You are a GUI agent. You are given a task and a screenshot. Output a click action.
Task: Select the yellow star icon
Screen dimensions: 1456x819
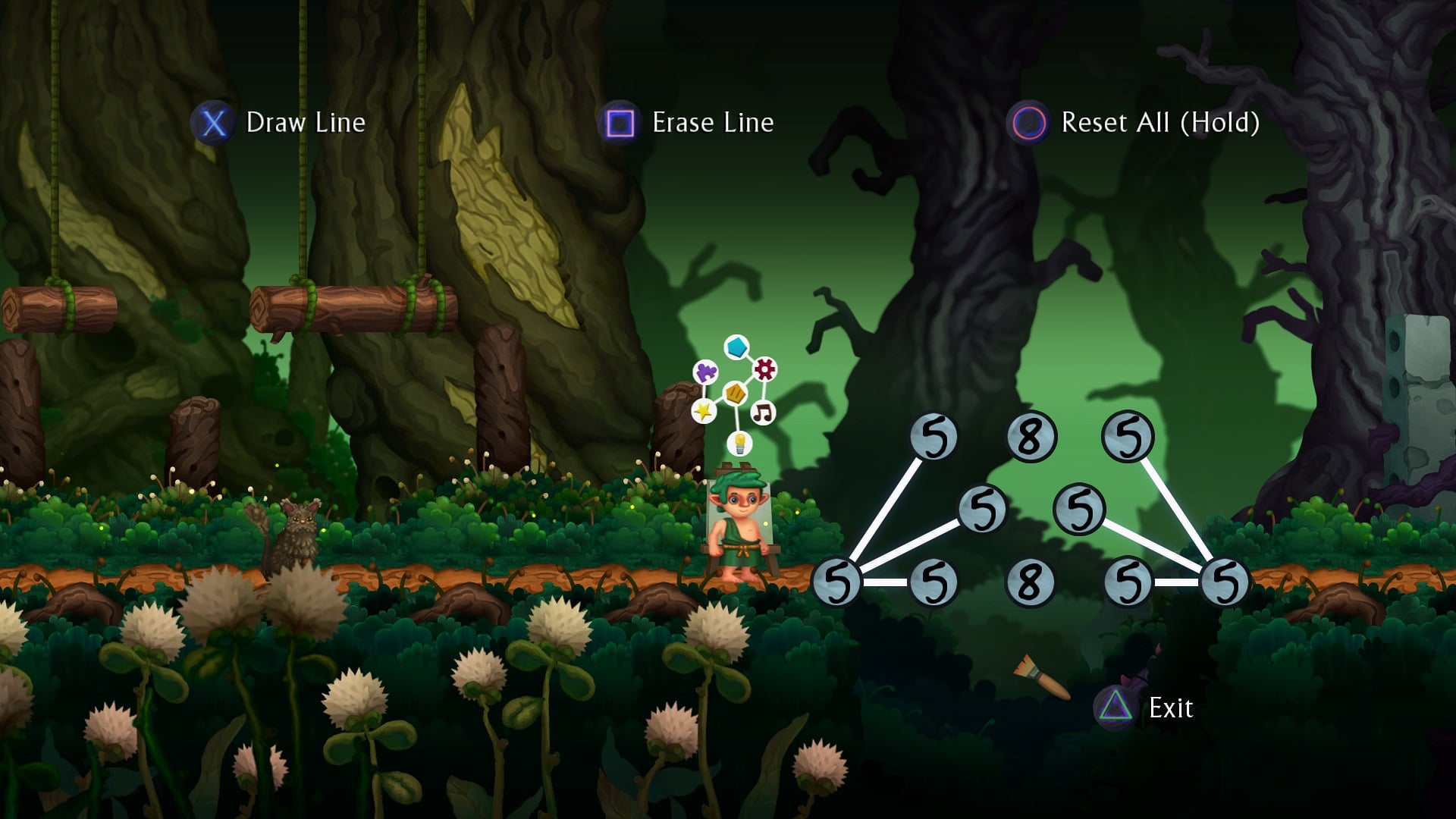click(704, 411)
